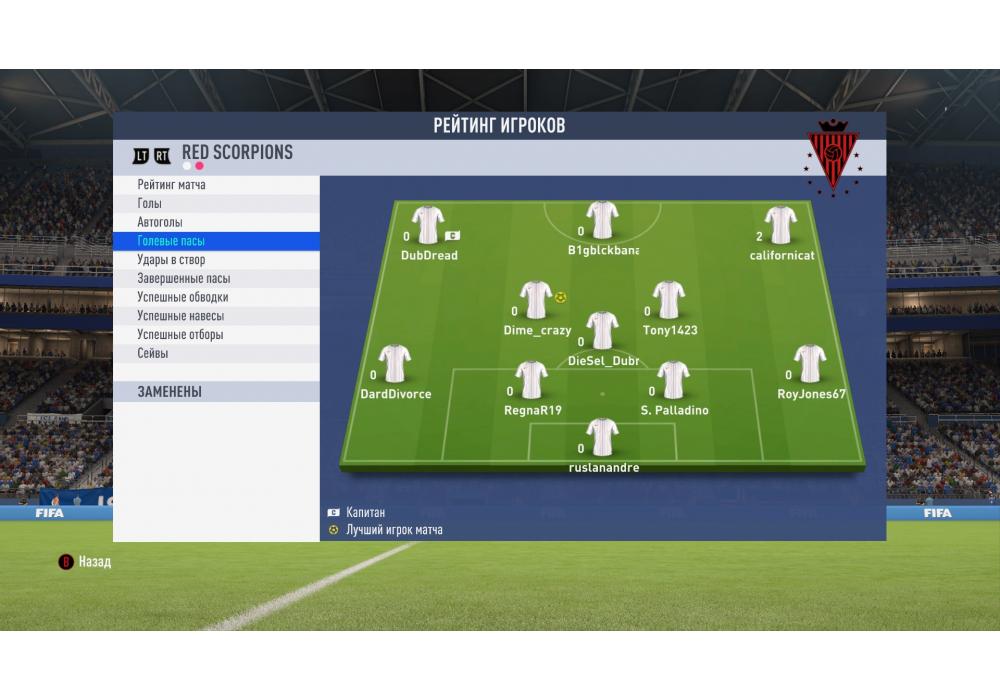Screen dimensions: 1000x700
Task: Select the californicat player shirt
Action: point(780,226)
